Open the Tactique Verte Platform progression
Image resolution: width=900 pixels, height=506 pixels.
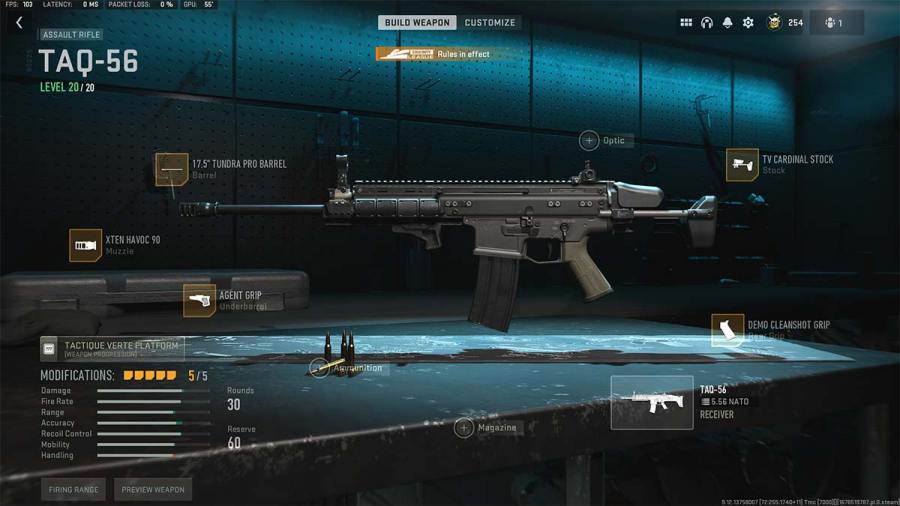click(110, 348)
